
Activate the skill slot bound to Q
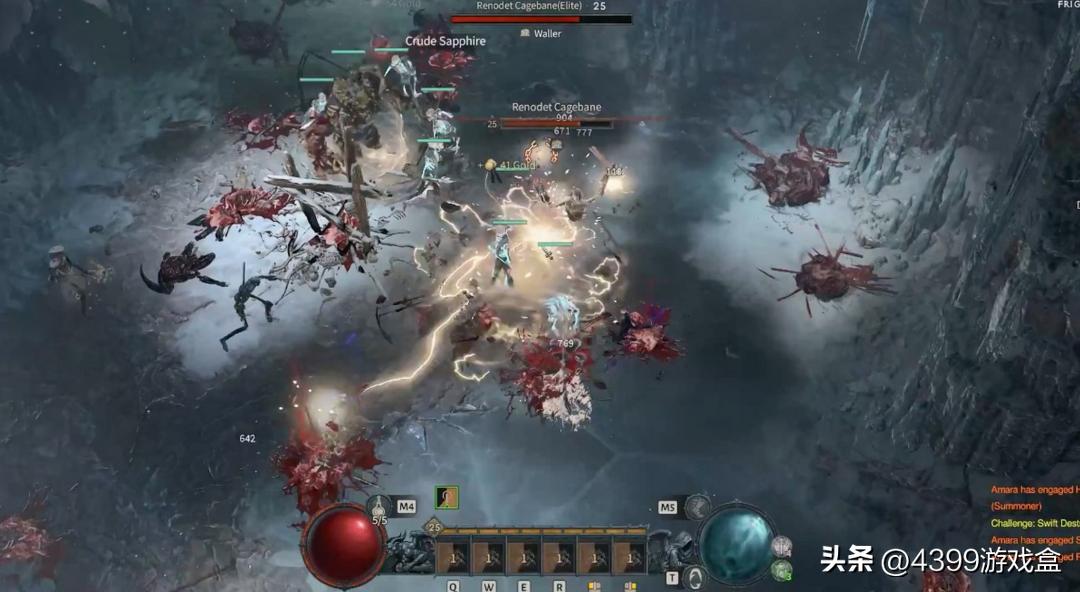pyautogui.click(x=453, y=556)
